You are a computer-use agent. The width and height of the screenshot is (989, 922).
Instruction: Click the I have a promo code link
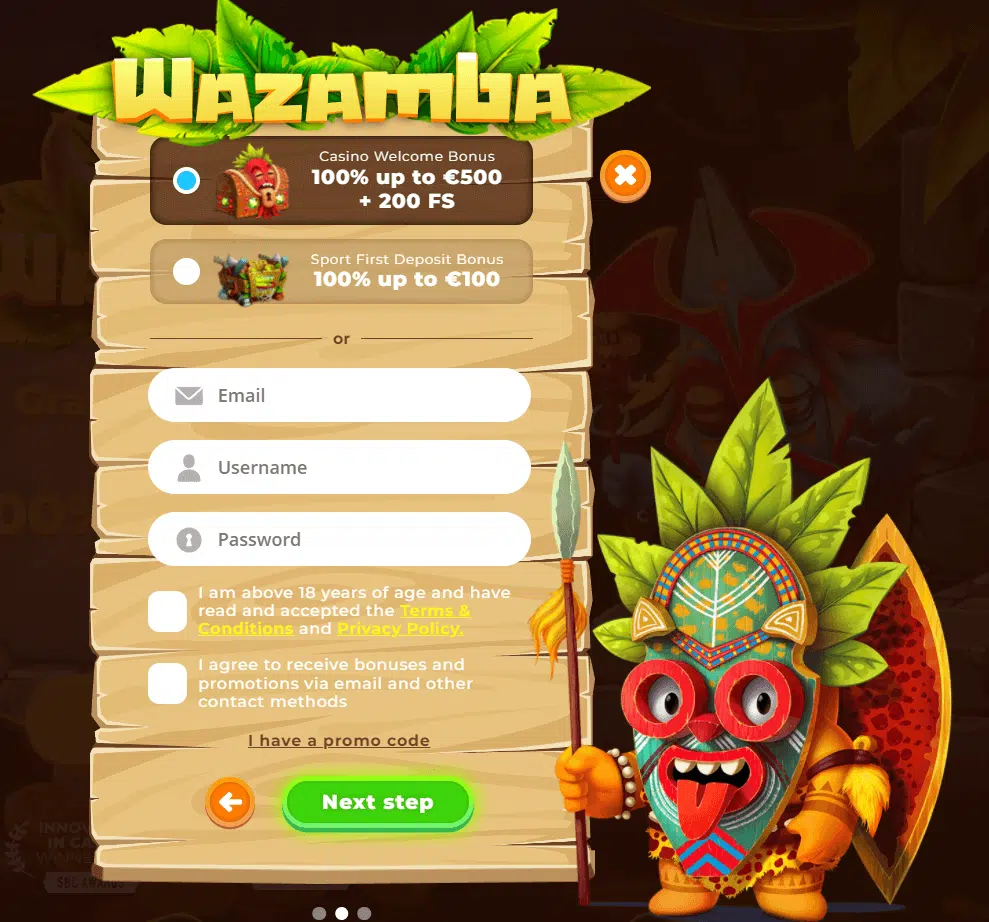[x=339, y=741]
